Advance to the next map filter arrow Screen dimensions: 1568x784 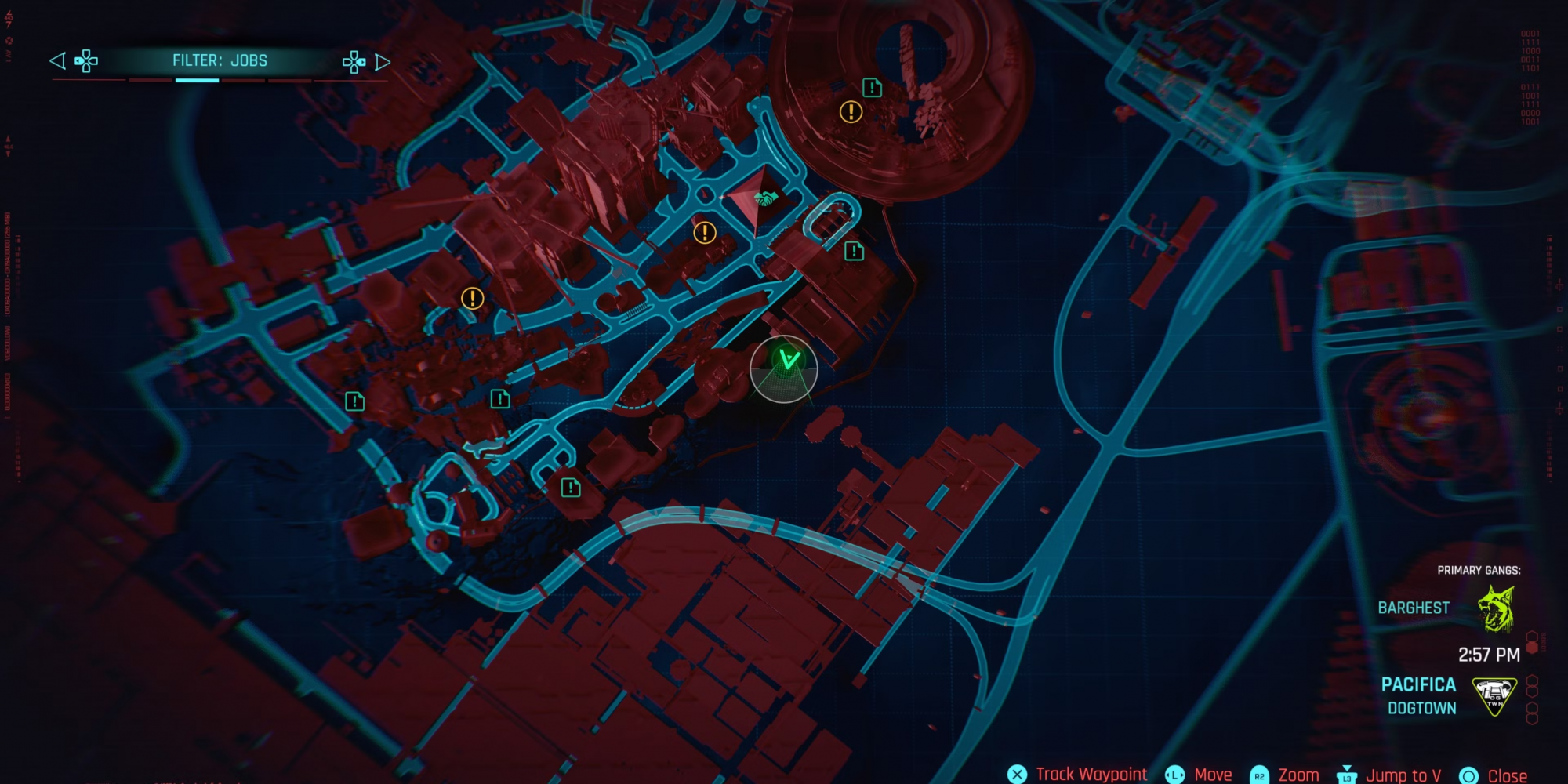pyautogui.click(x=383, y=62)
